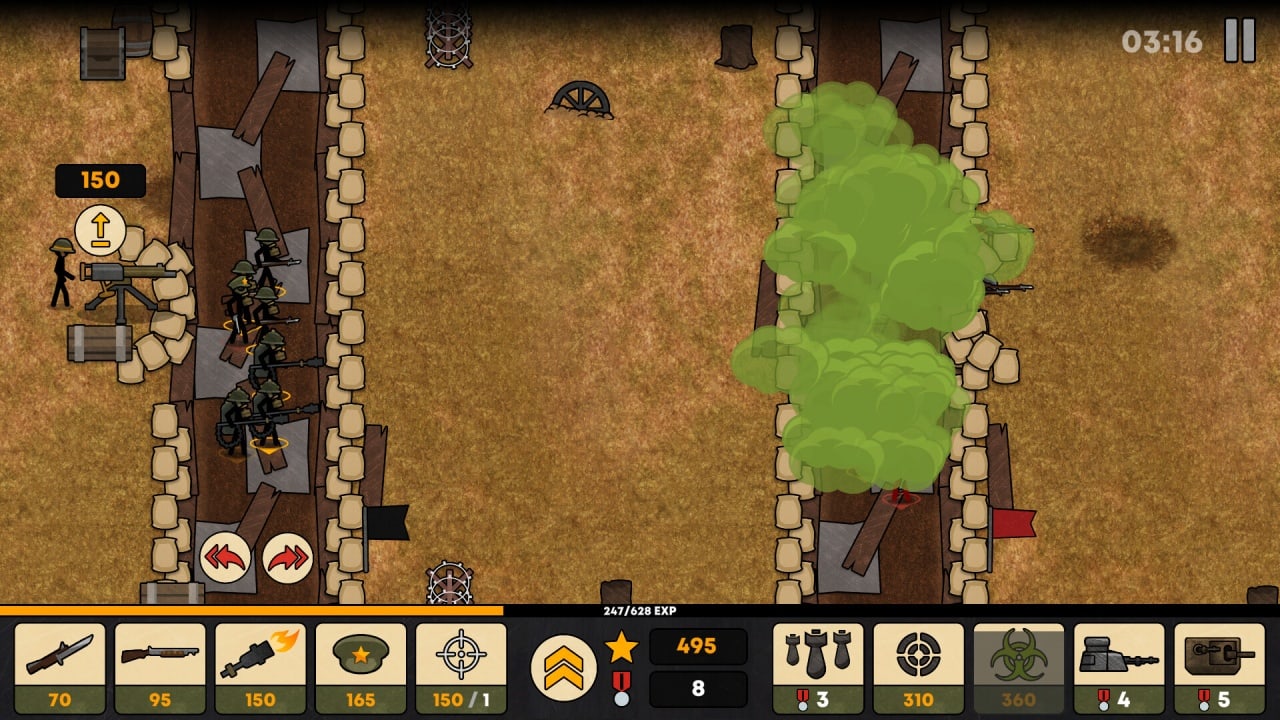Order troops to retreat with left arrows

225,558
